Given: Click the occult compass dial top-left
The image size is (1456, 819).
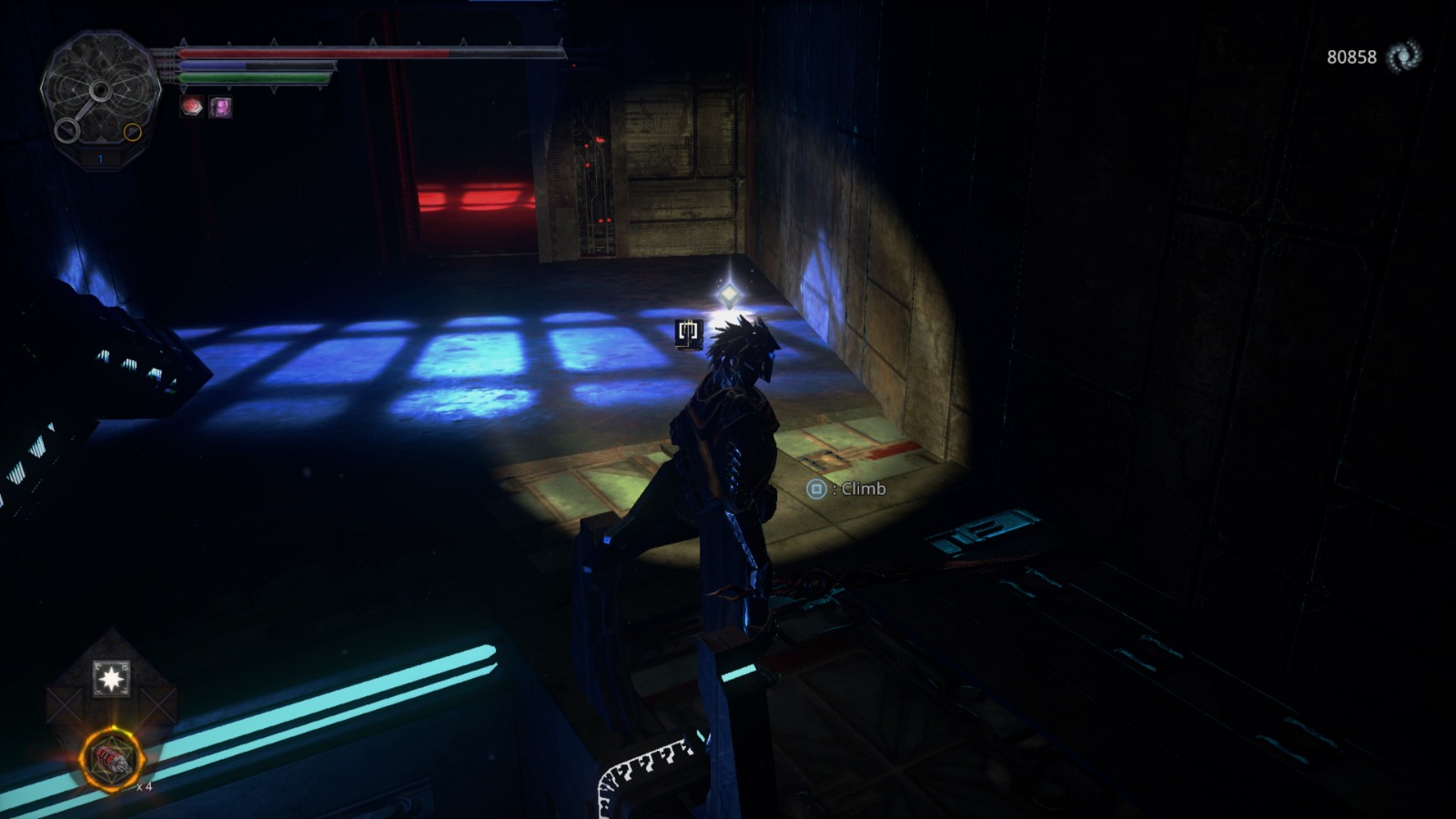Looking at the screenshot, I should point(100,90).
